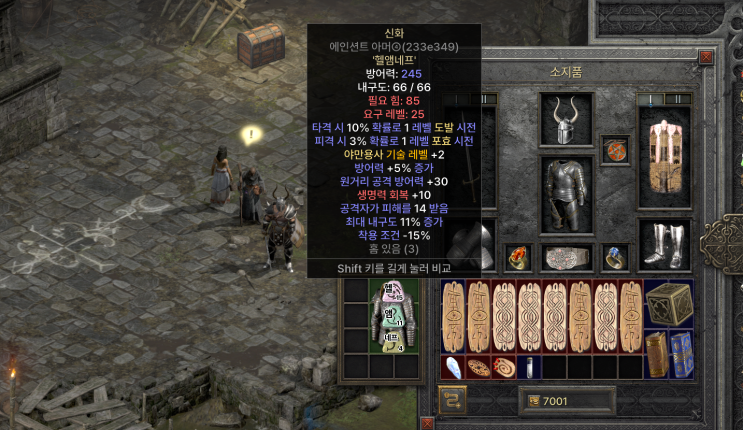Select the red-gem ring slot

517,257
